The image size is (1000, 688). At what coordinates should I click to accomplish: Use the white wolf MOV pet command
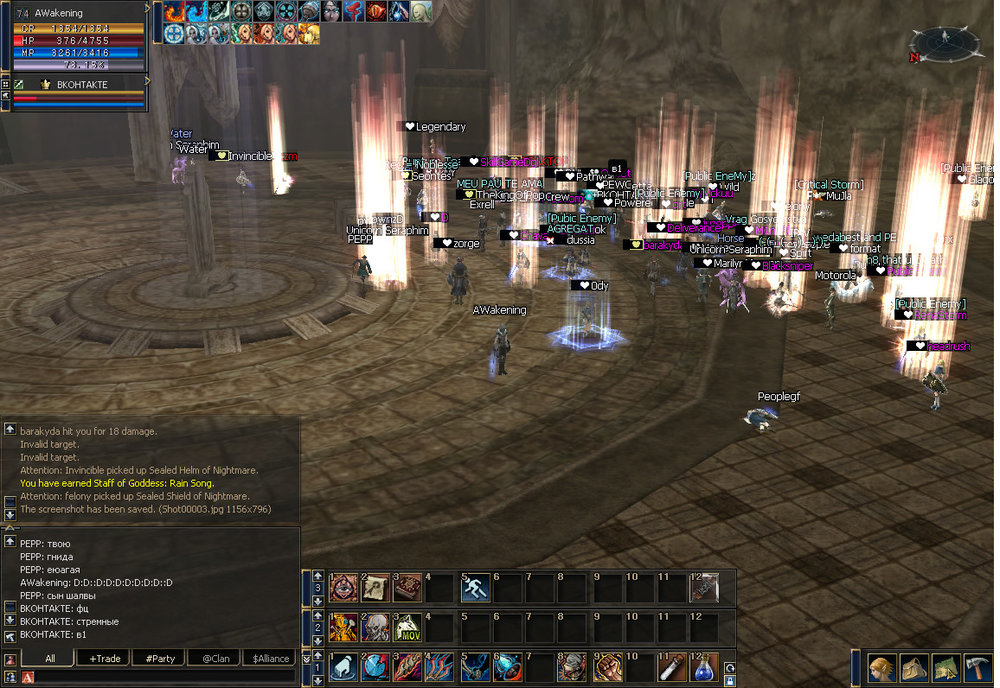(x=408, y=628)
